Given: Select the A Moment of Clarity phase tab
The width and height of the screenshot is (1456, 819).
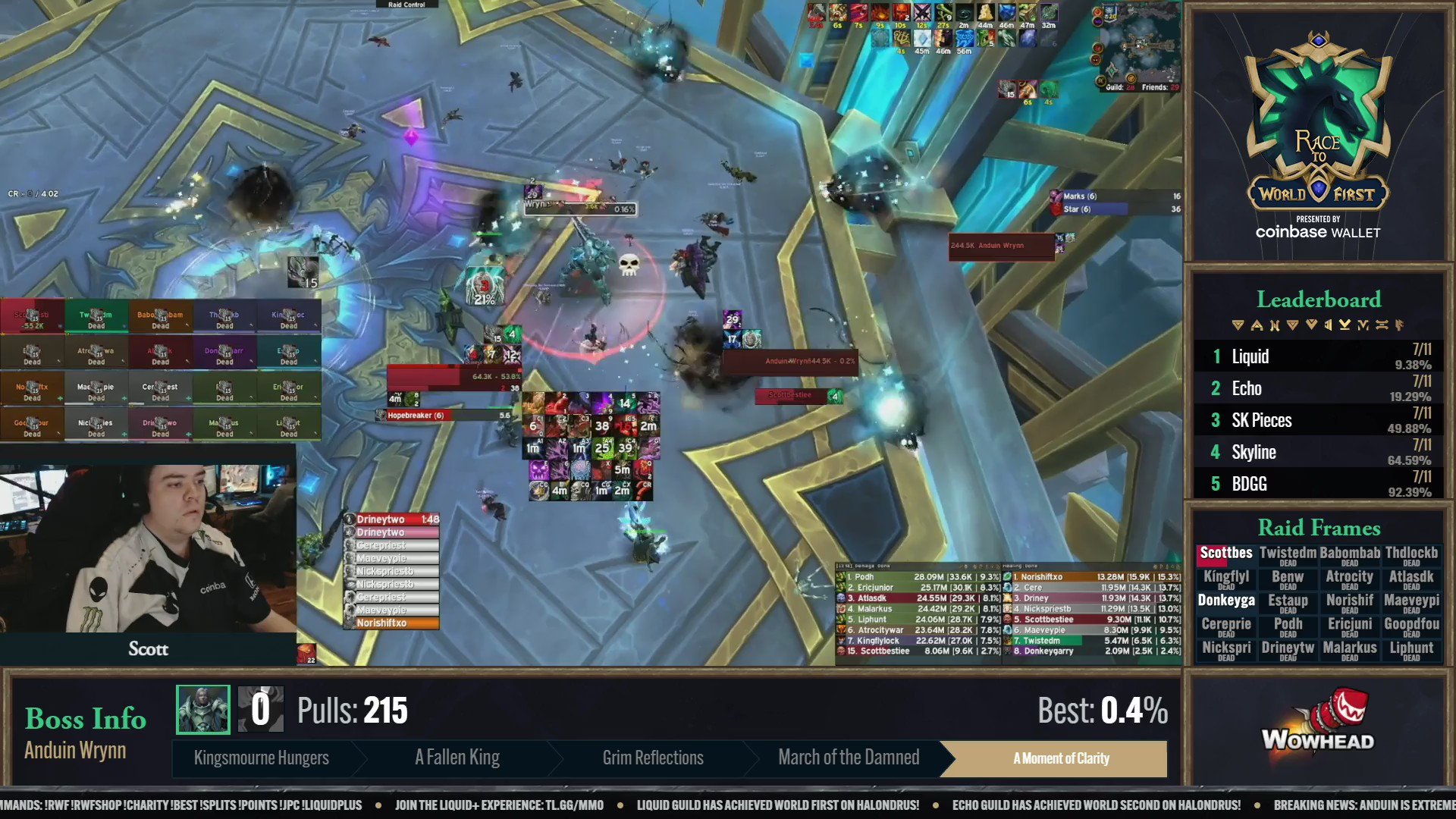Looking at the screenshot, I should 1061,758.
